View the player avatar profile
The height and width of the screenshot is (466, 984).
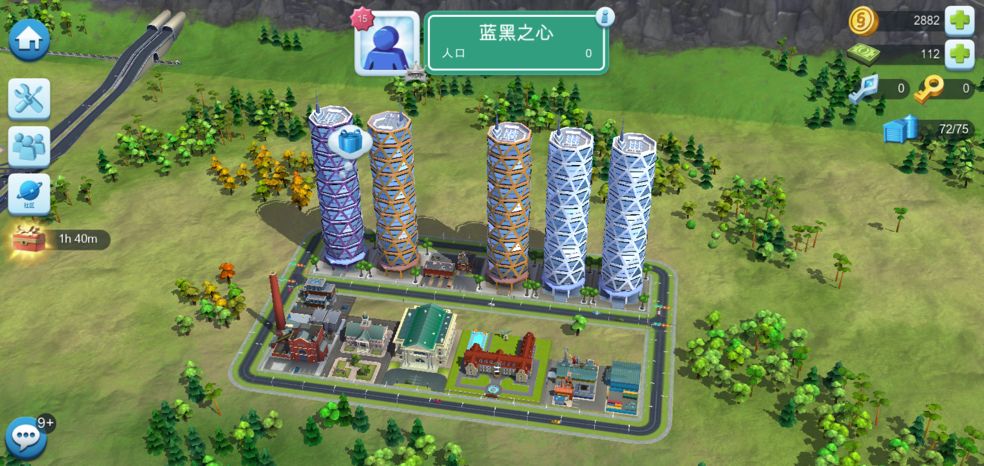click(387, 44)
